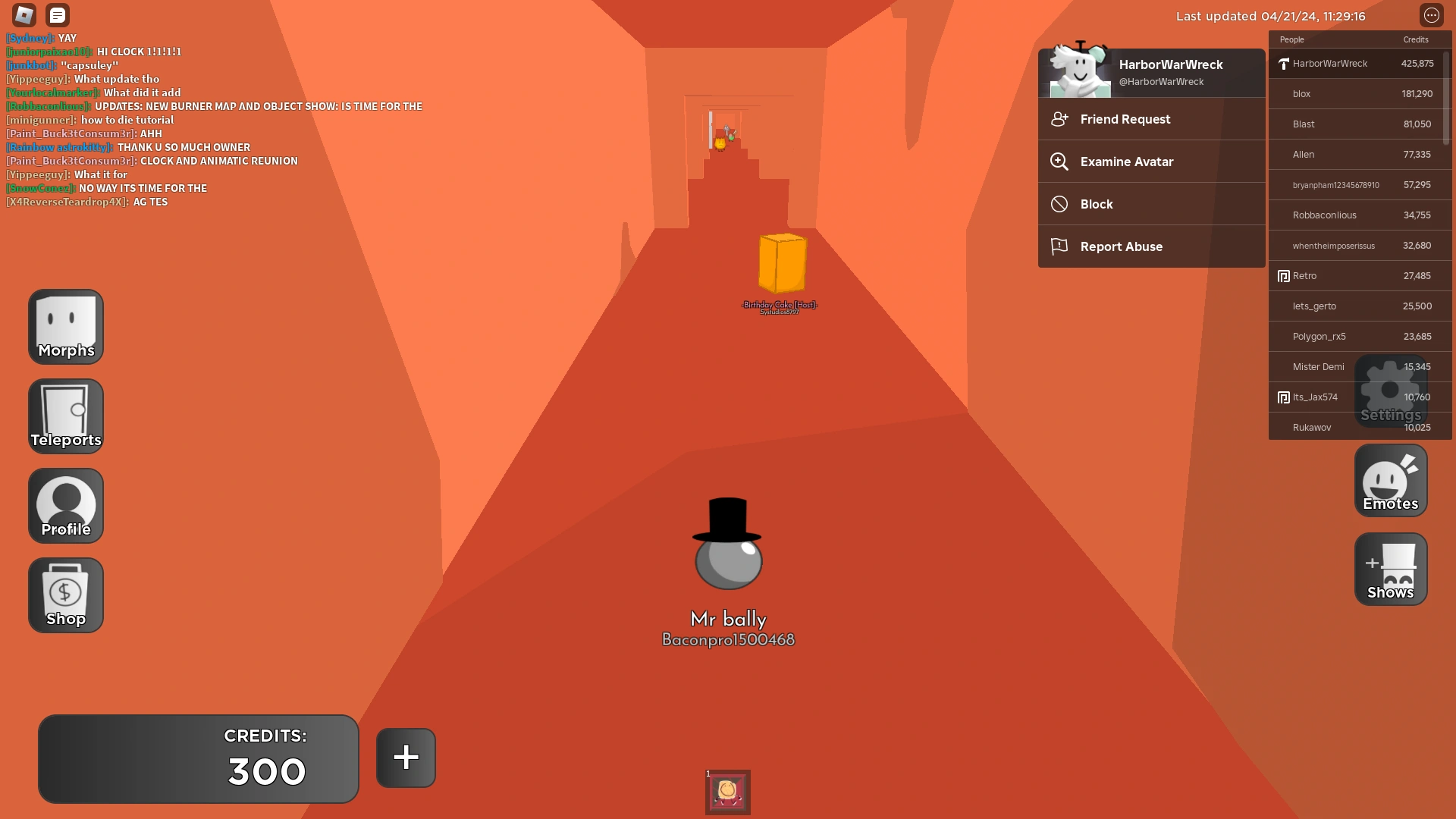This screenshot has width=1456, height=819.
Task: Open the Teleports menu
Action: click(x=65, y=416)
